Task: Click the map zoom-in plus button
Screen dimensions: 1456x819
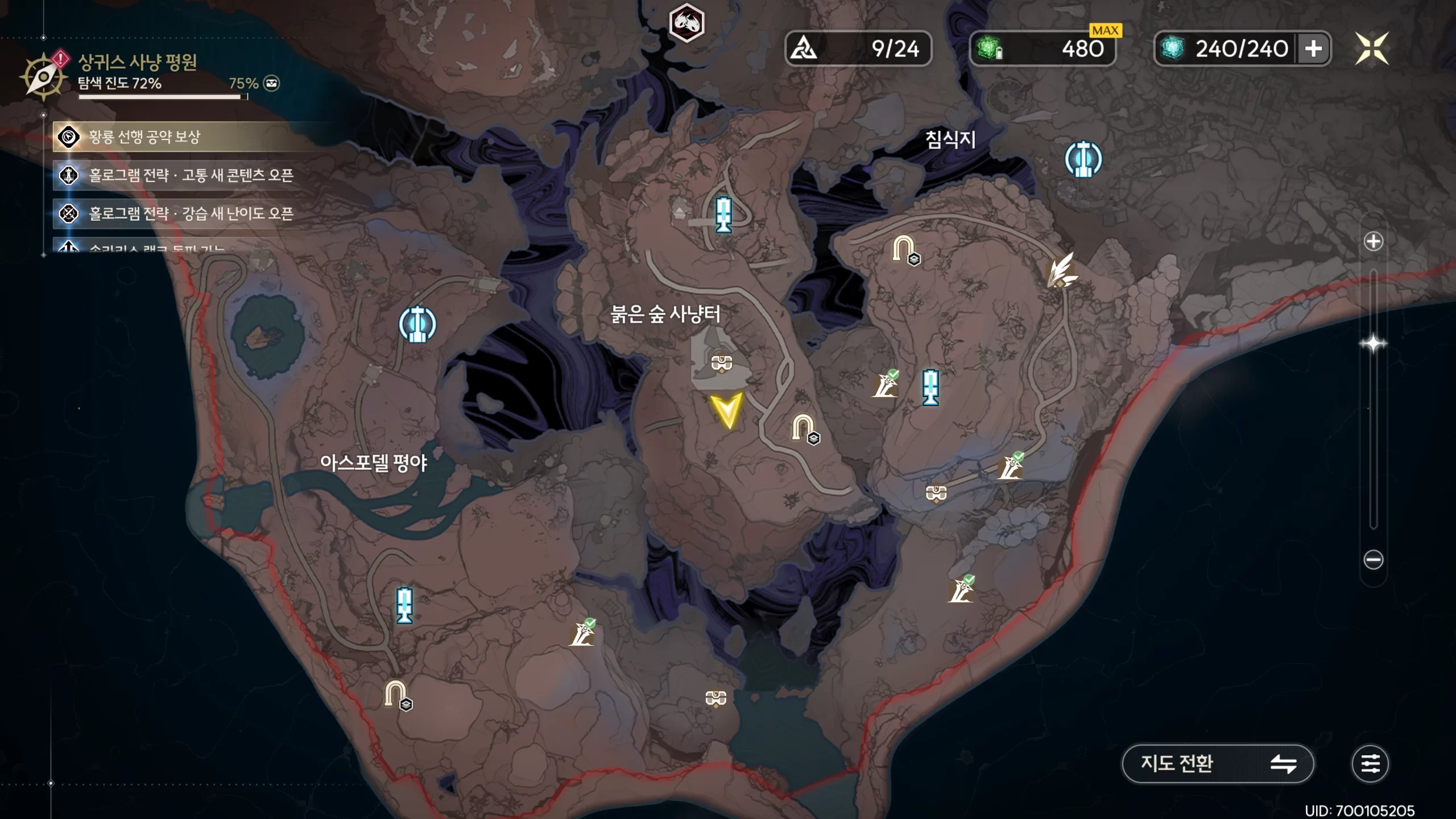Action: click(1374, 241)
